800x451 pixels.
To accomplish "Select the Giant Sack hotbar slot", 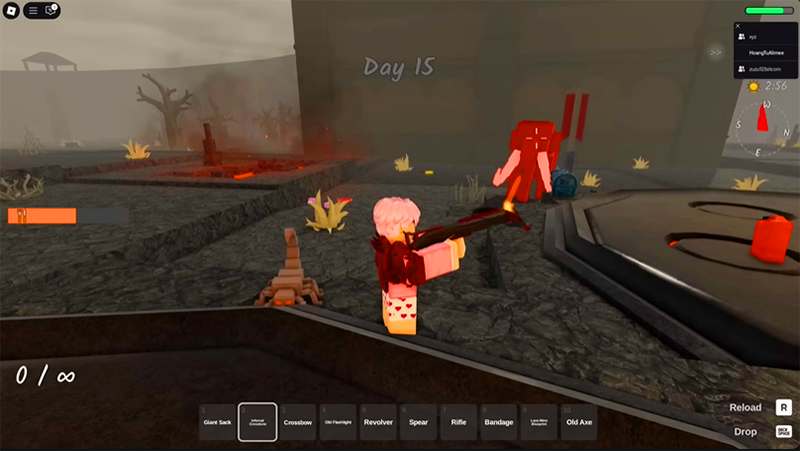I will tap(217, 422).
